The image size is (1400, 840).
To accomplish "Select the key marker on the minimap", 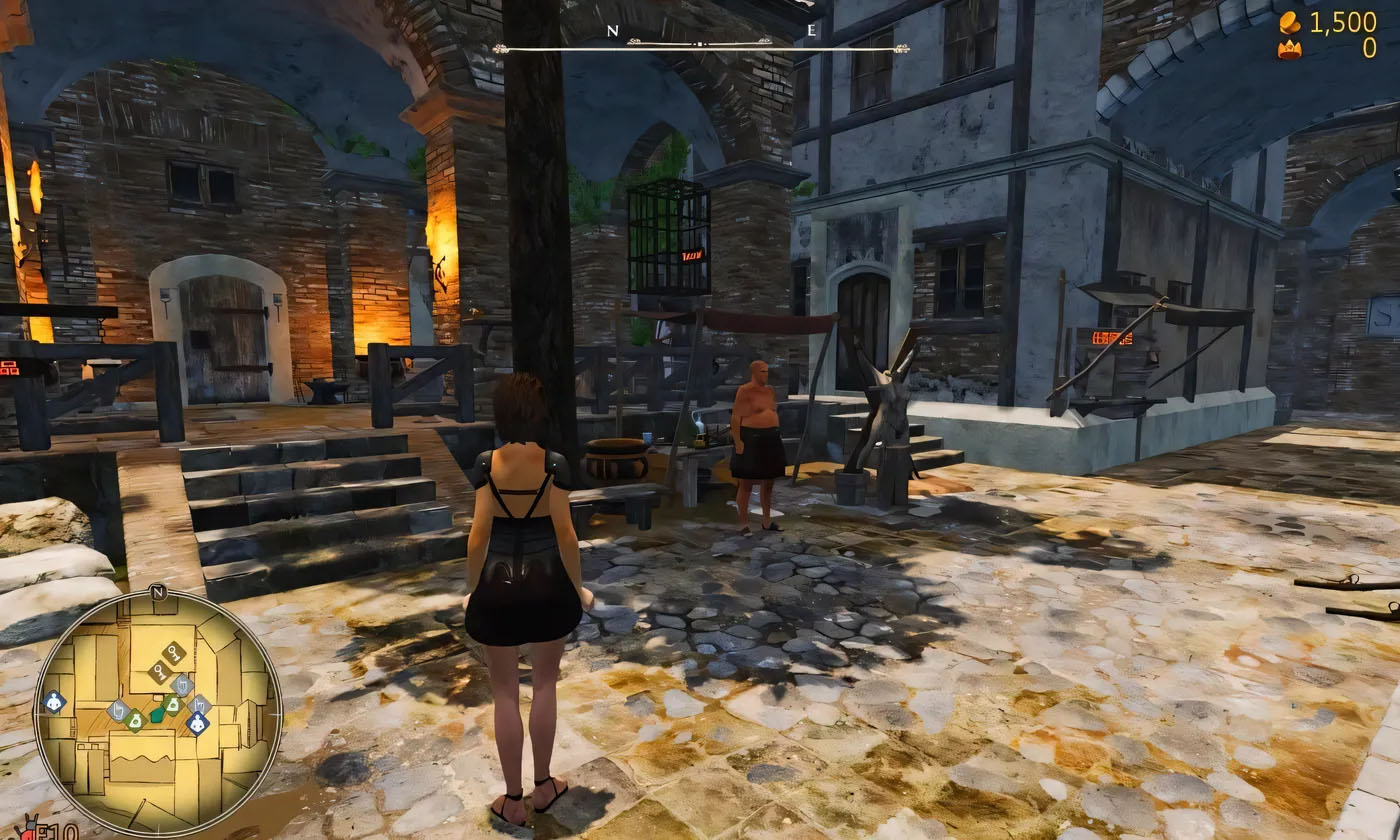I will tap(158, 671).
